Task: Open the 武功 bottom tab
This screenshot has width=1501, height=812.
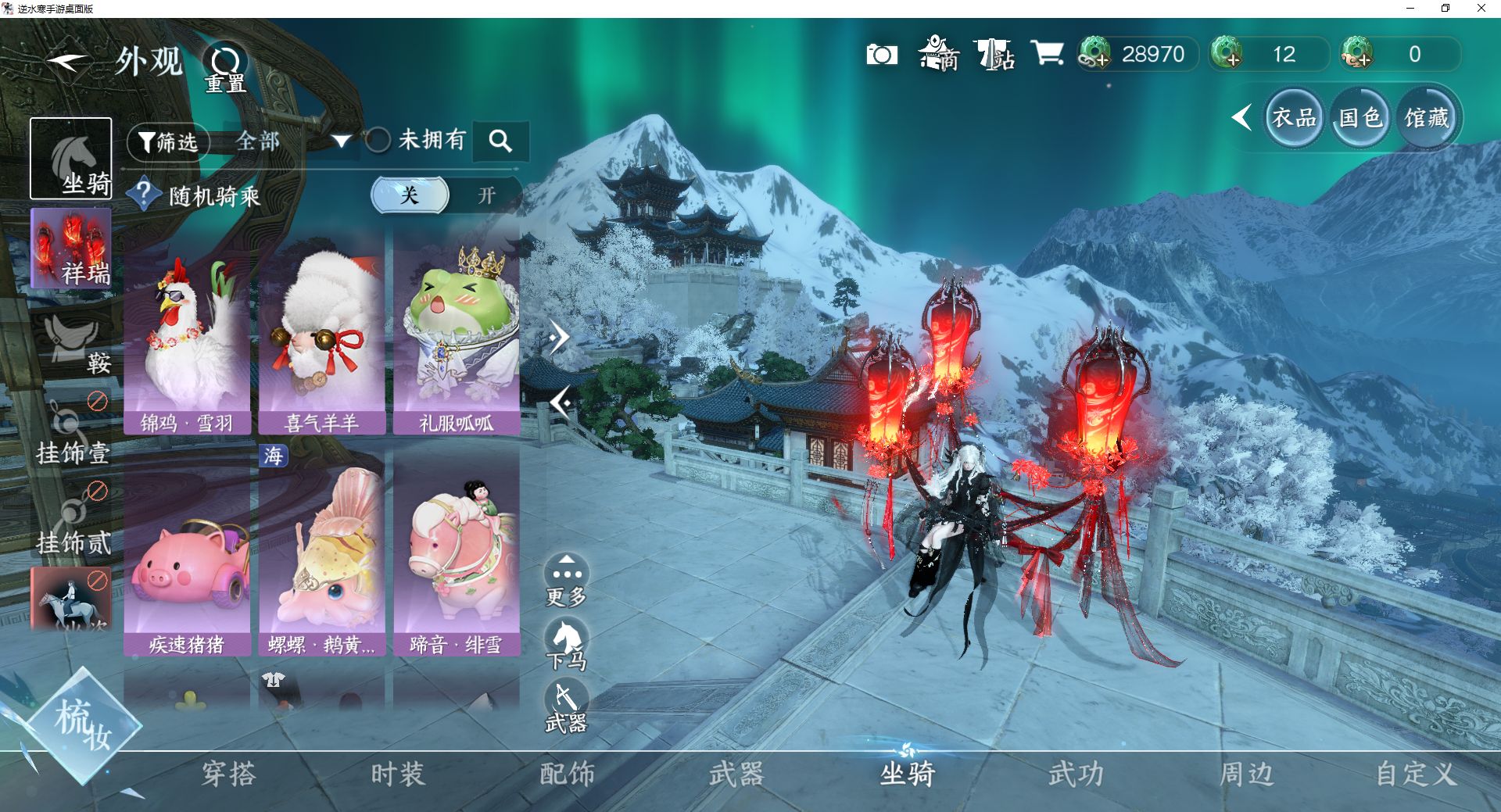Action: click(x=1076, y=774)
